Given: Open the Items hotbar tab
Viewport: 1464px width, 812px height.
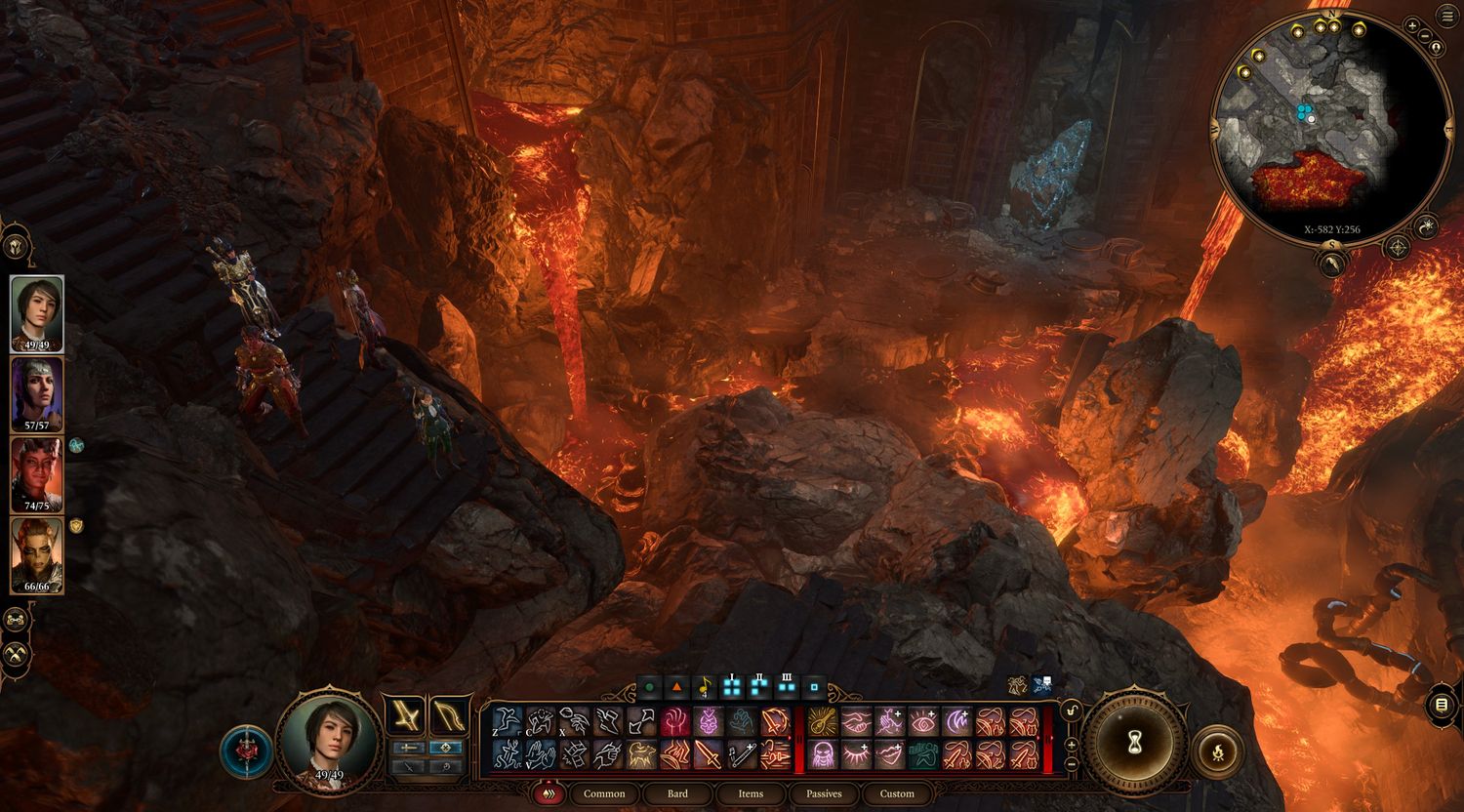Looking at the screenshot, I should pos(751,793).
